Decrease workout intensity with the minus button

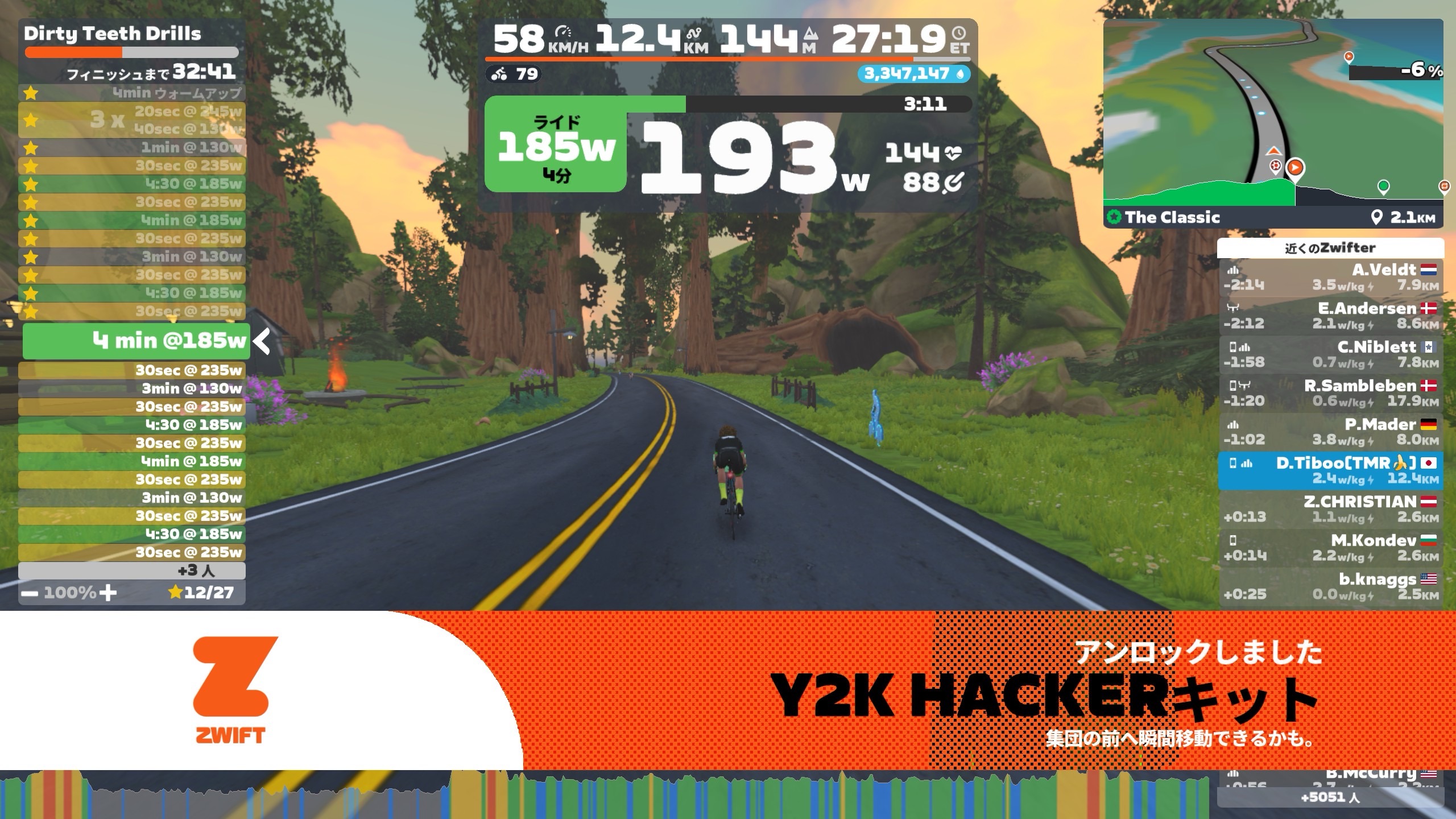[30, 593]
